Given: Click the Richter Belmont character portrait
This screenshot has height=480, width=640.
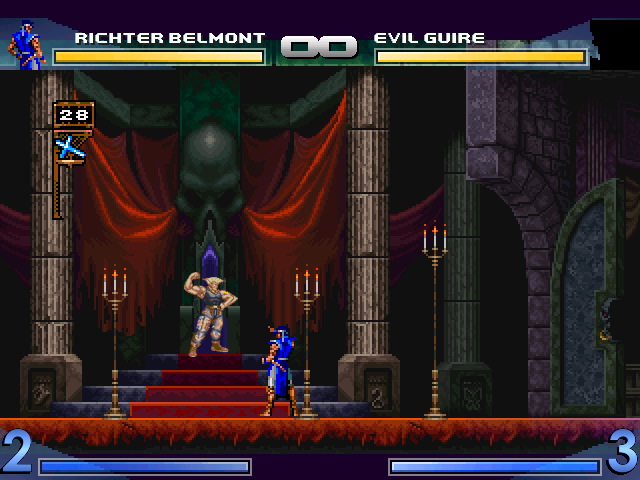Looking at the screenshot, I should [27, 47].
